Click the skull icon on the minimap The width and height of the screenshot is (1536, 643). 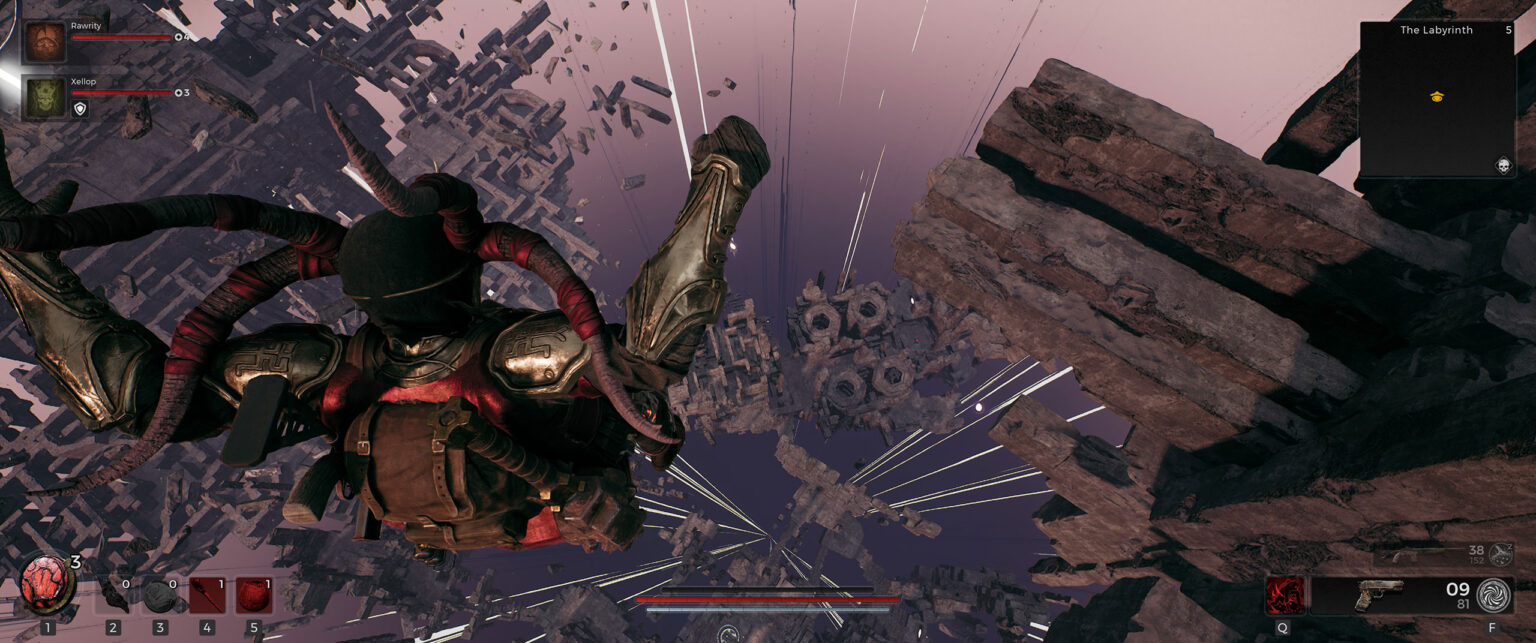[1502, 166]
